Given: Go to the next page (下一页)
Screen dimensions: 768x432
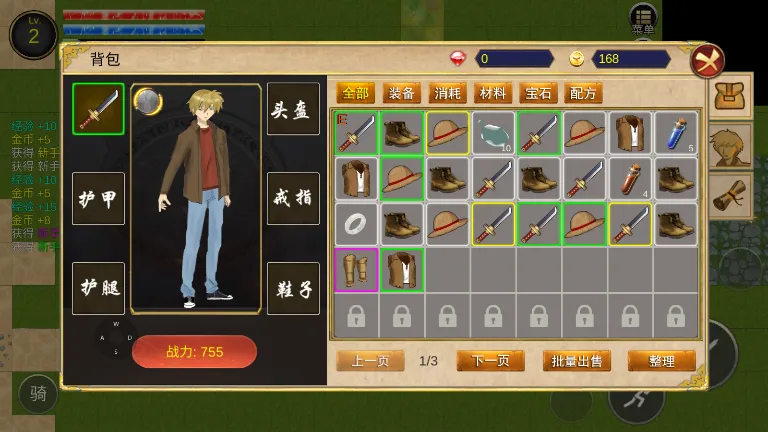Looking at the screenshot, I should 490,361.
